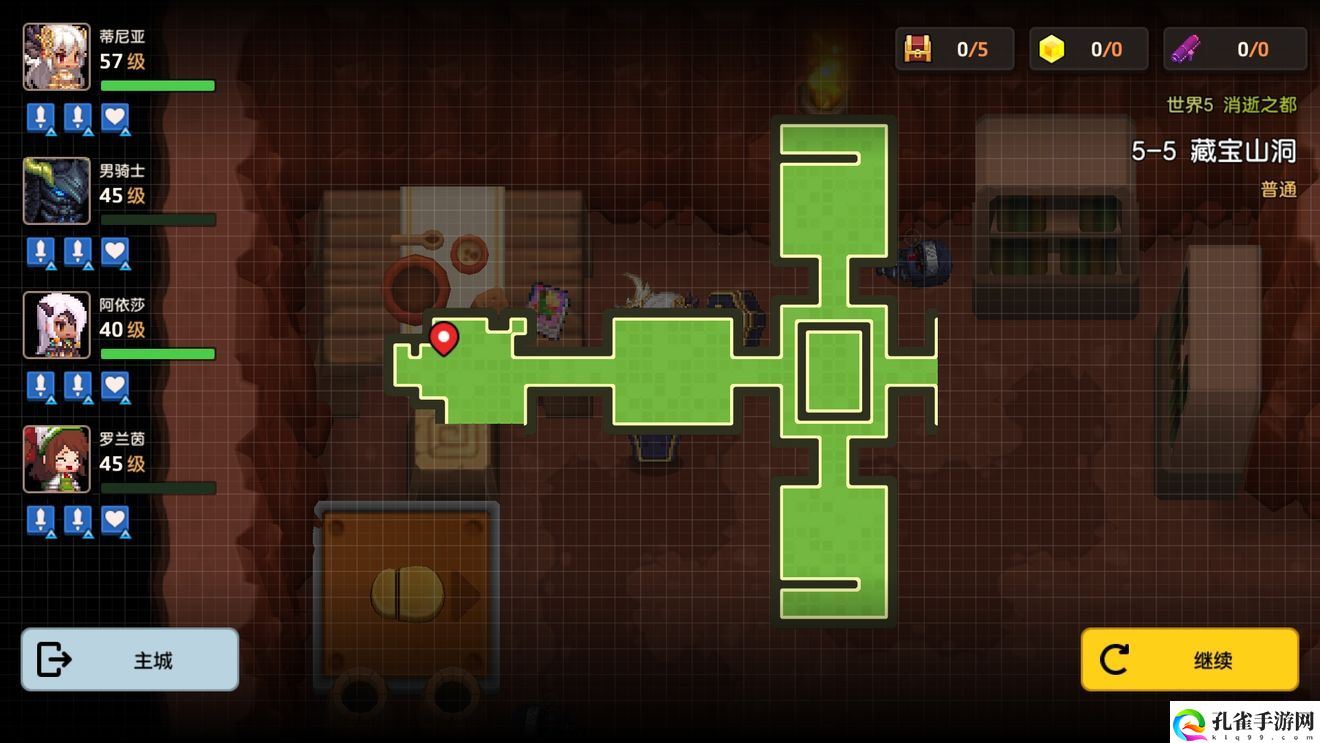Tap 蒂尼亚's heart skill icon
The image size is (1320, 743).
click(x=116, y=118)
